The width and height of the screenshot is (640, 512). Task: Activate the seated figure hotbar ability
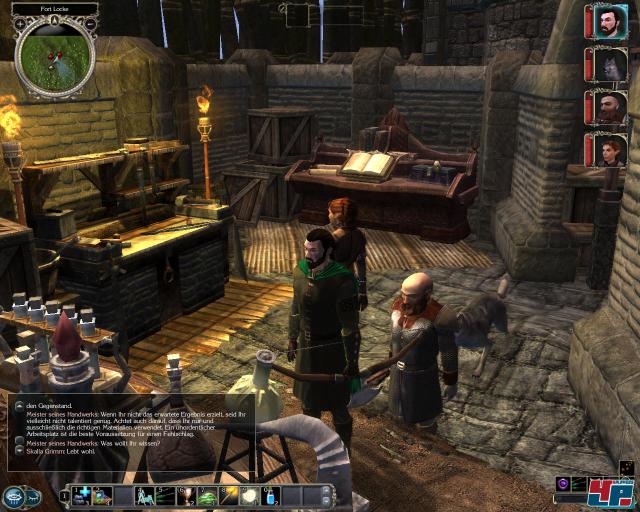pos(143,495)
